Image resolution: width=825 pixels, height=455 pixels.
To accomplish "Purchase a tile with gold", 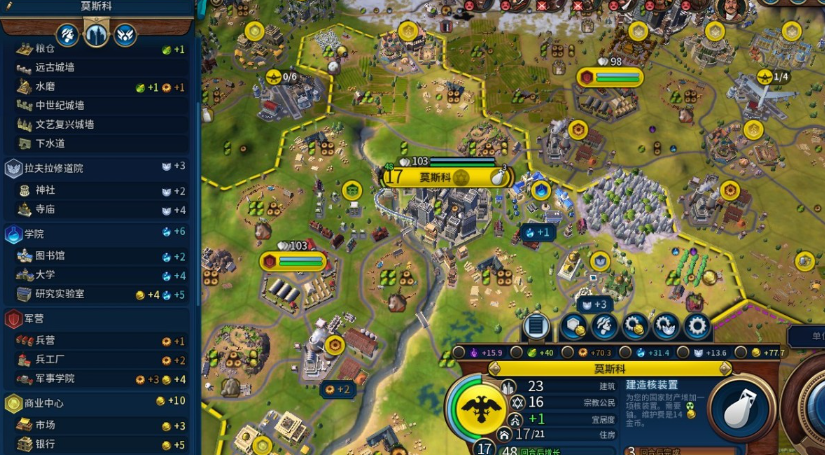I will (573, 326).
